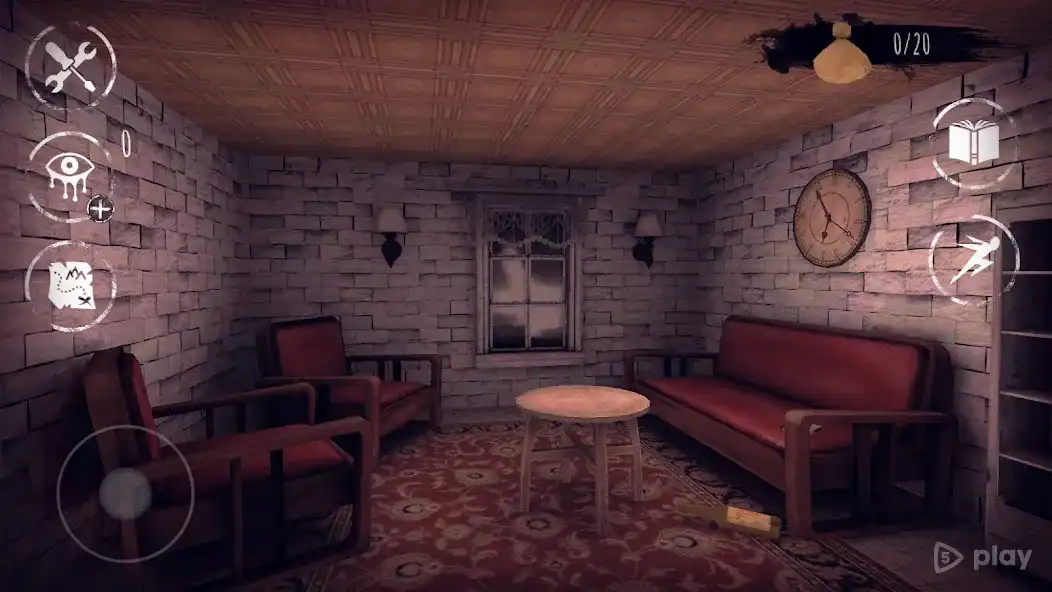Image resolution: width=1052 pixels, height=592 pixels.
Task: Tap the virtual movement joystick
Action: coord(126,492)
